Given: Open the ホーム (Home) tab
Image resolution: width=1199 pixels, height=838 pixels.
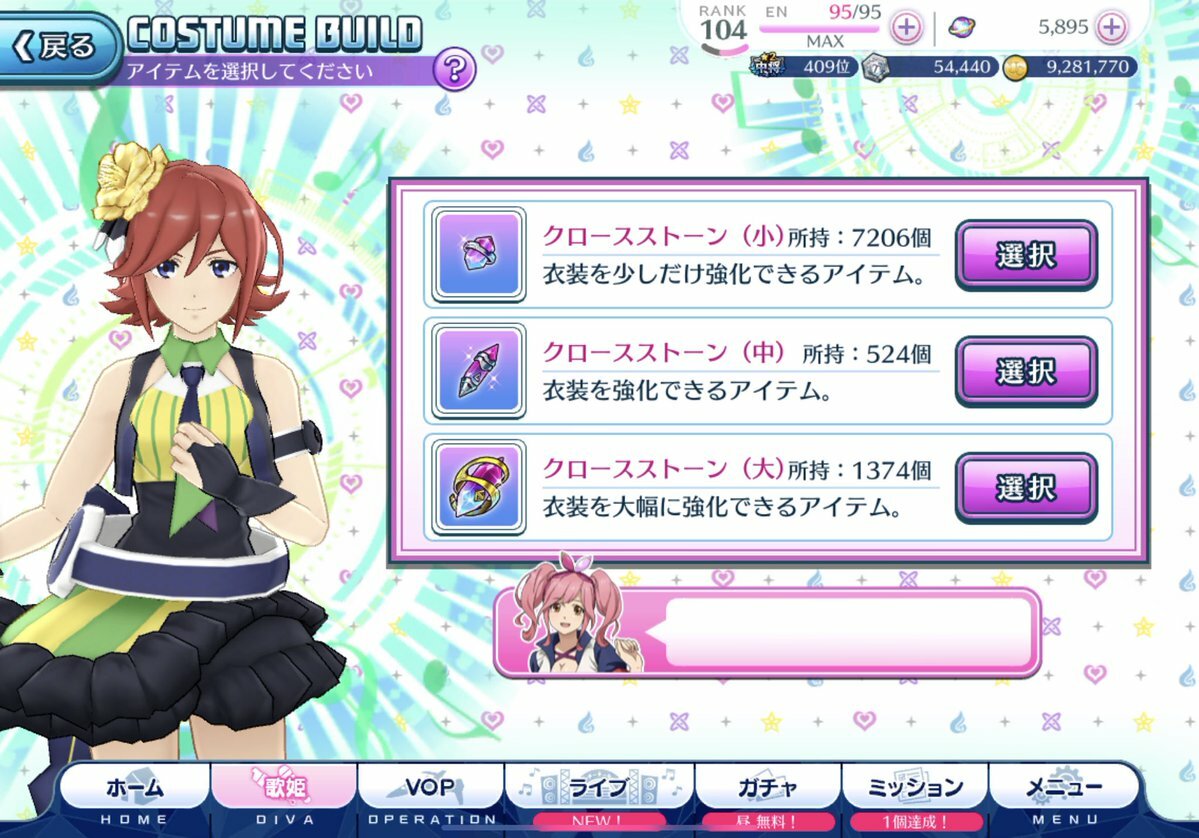Looking at the screenshot, I should tap(134, 790).
